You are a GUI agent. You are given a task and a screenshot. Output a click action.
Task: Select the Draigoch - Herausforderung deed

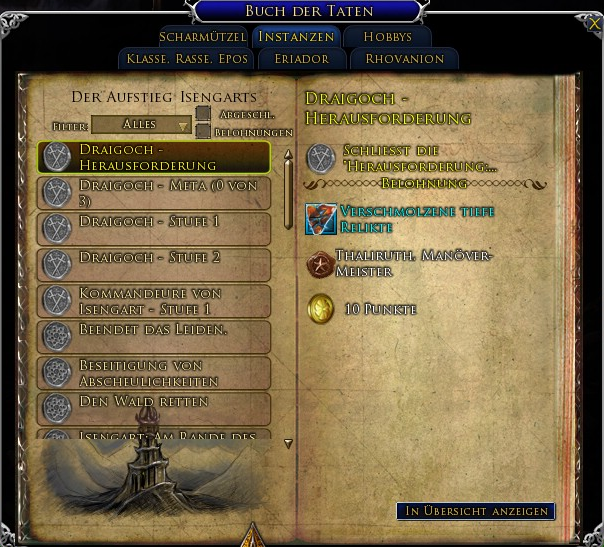(x=154, y=157)
